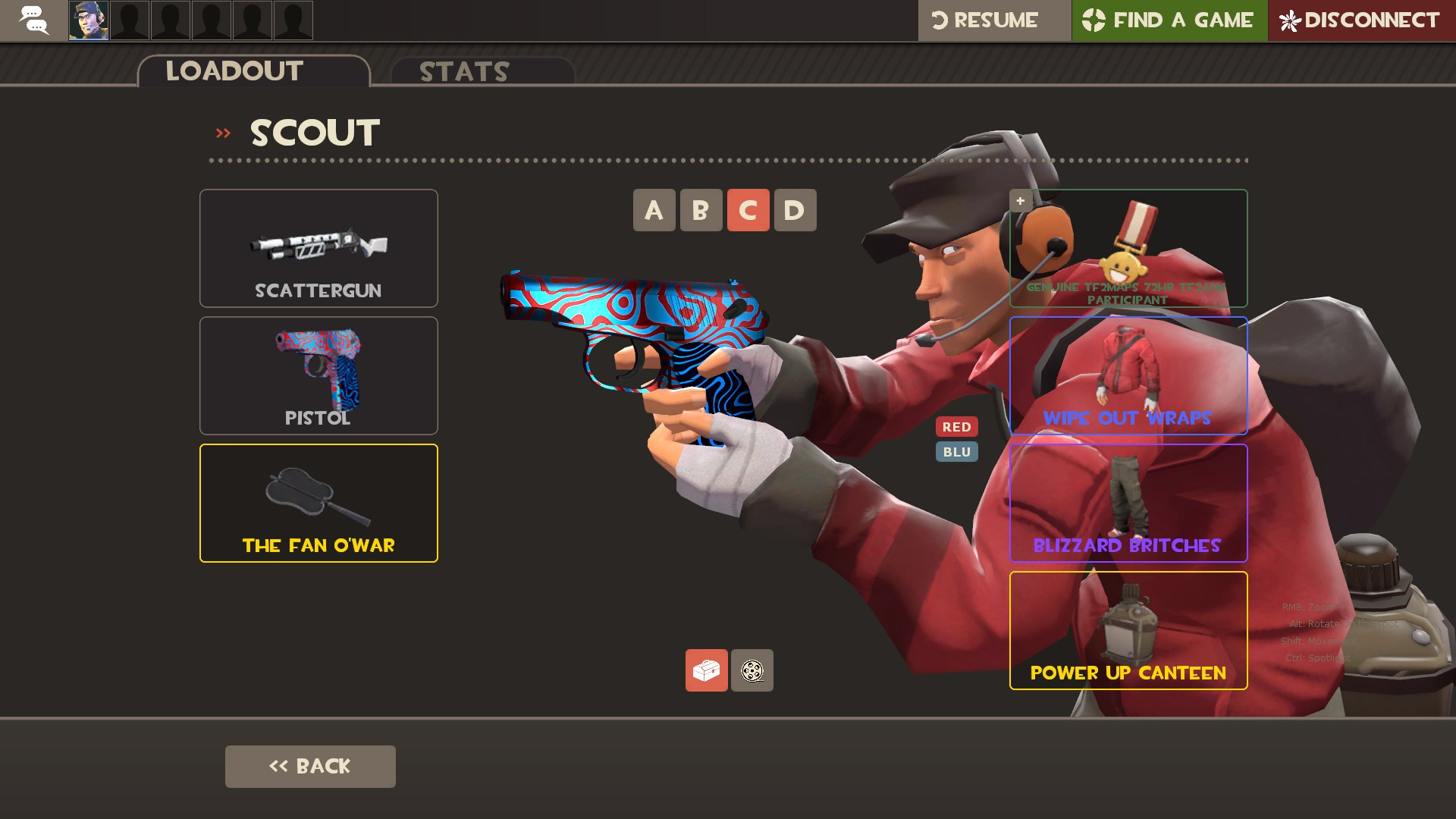This screenshot has height=819, width=1456.
Task: Select The Fan O'War melee slot
Action: pyautogui.click(x=318, y=503)
